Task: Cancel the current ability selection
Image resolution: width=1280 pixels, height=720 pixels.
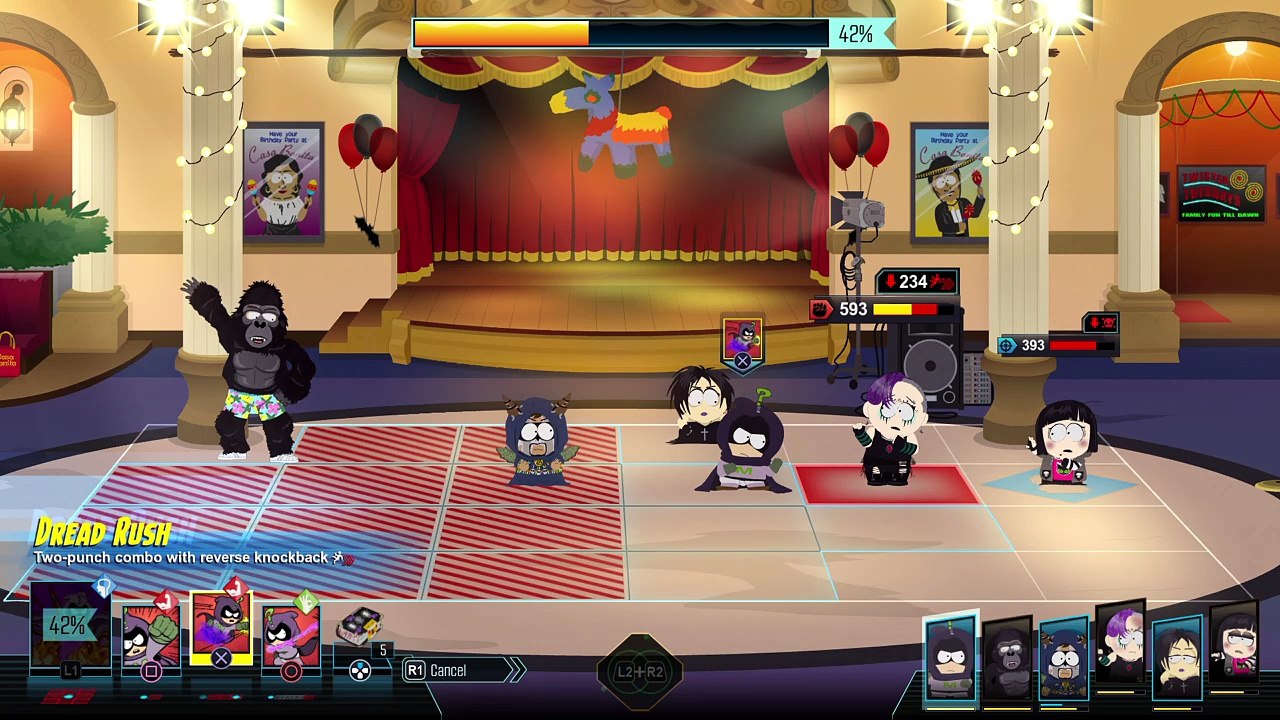Action: pyautogui.click(x=448, y=670)
